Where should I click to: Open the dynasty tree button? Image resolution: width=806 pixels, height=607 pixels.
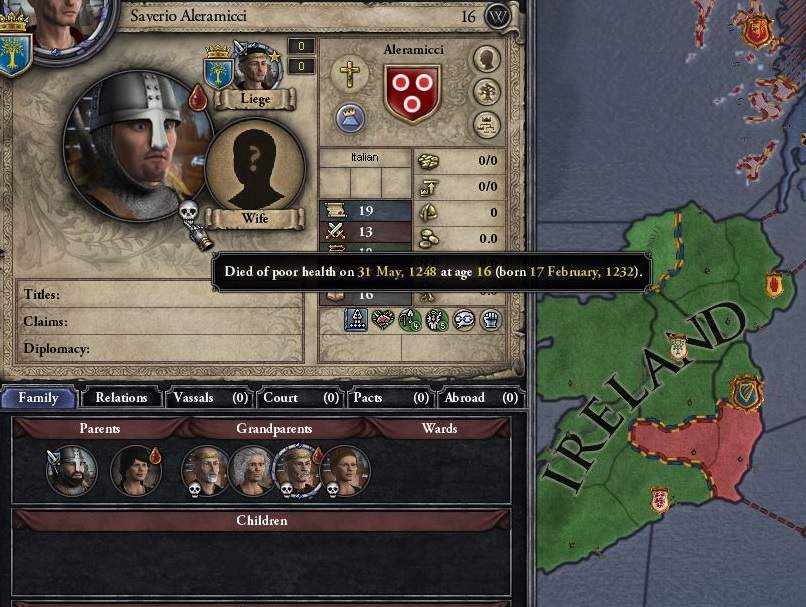(x=487, y=92)
